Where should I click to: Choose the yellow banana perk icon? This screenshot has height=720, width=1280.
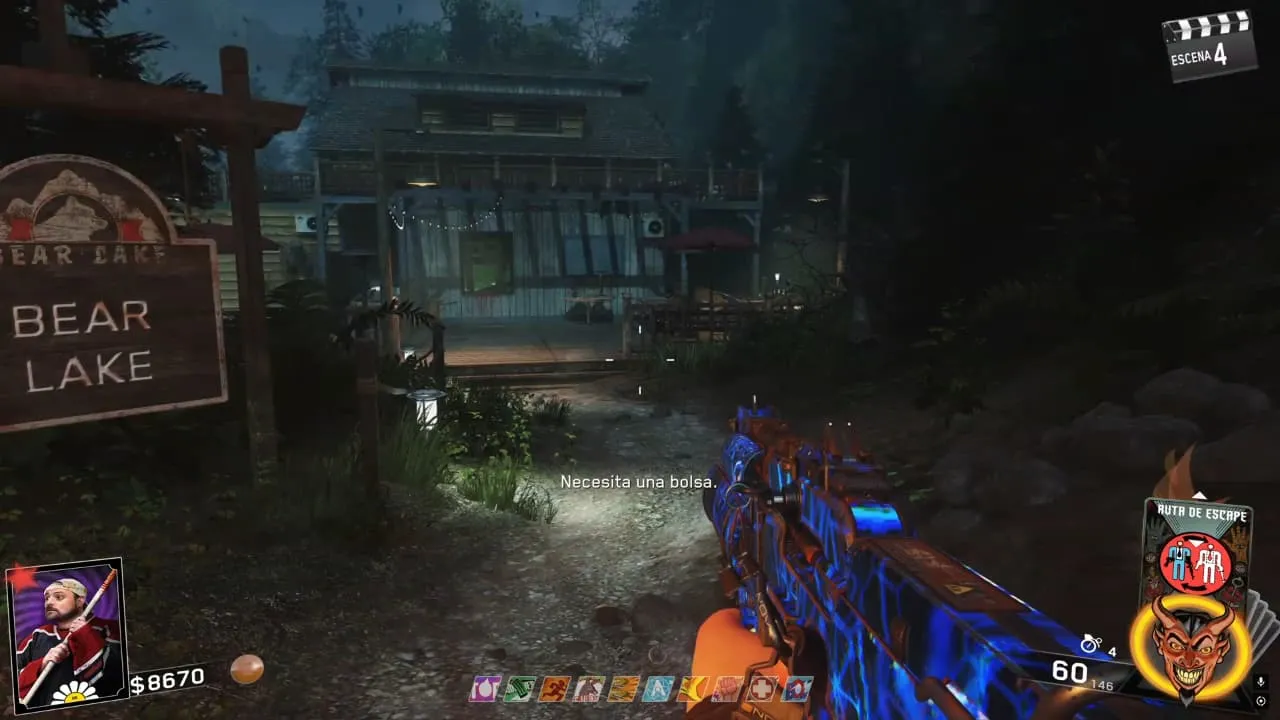(x=692, y=688)
